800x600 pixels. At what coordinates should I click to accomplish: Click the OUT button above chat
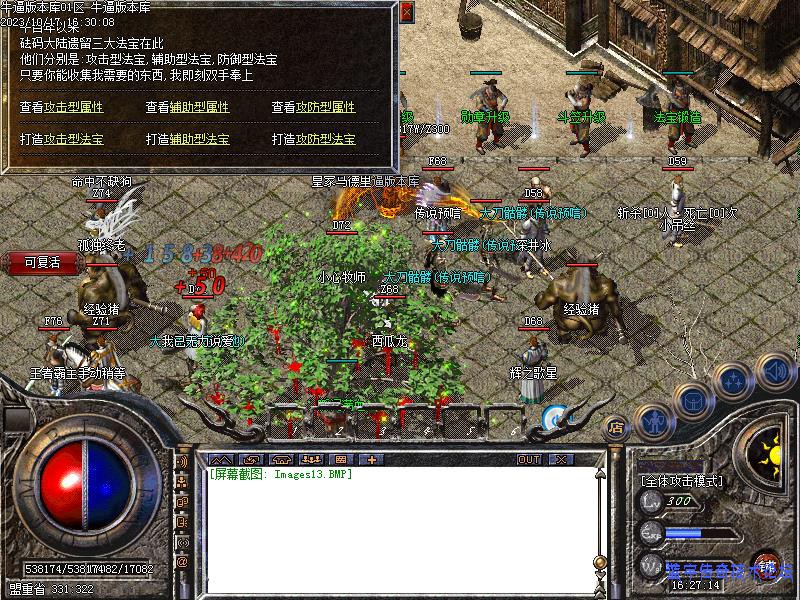(x=528, y=459)
